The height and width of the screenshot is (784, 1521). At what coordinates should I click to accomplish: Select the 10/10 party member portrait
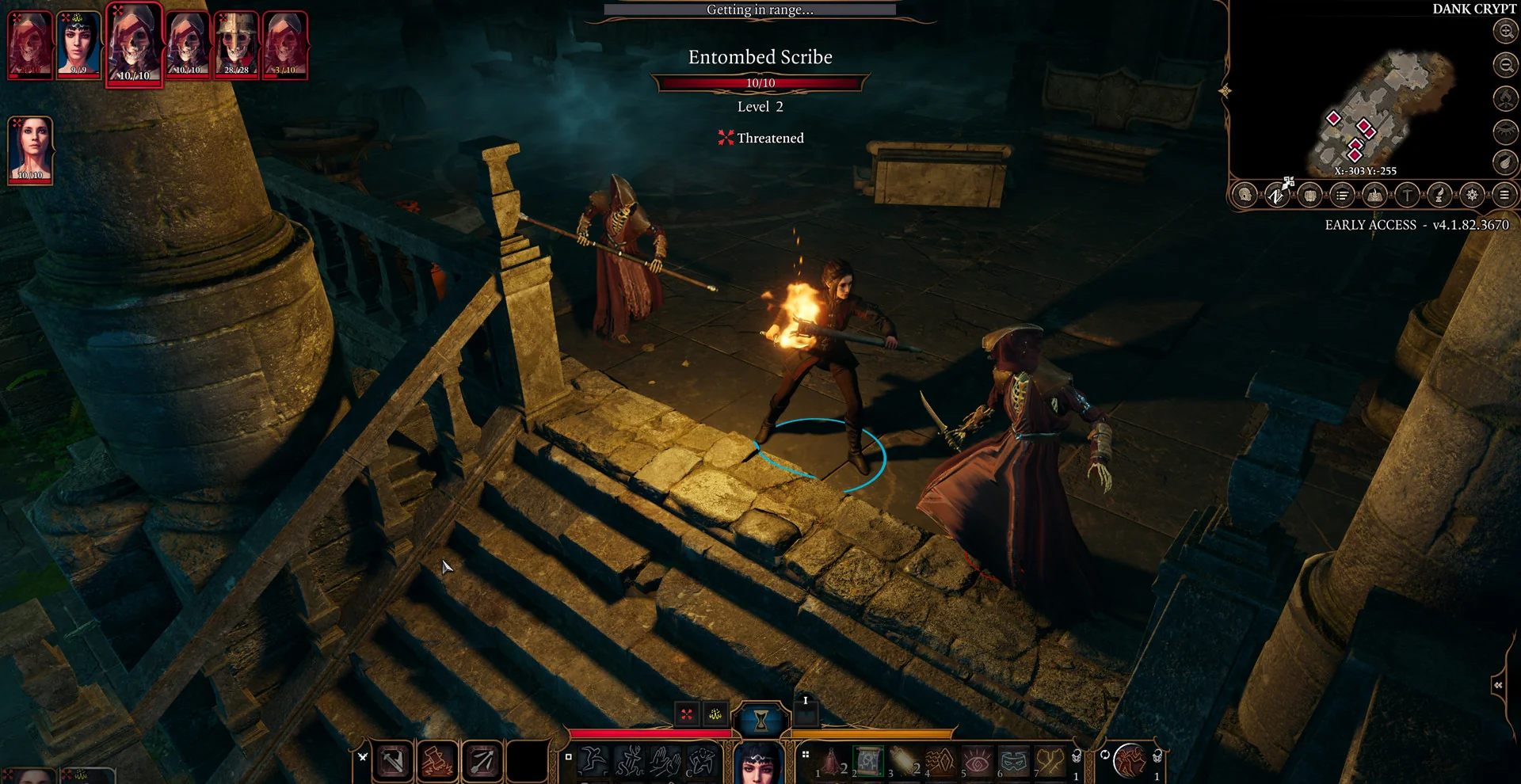pos(31,150)
